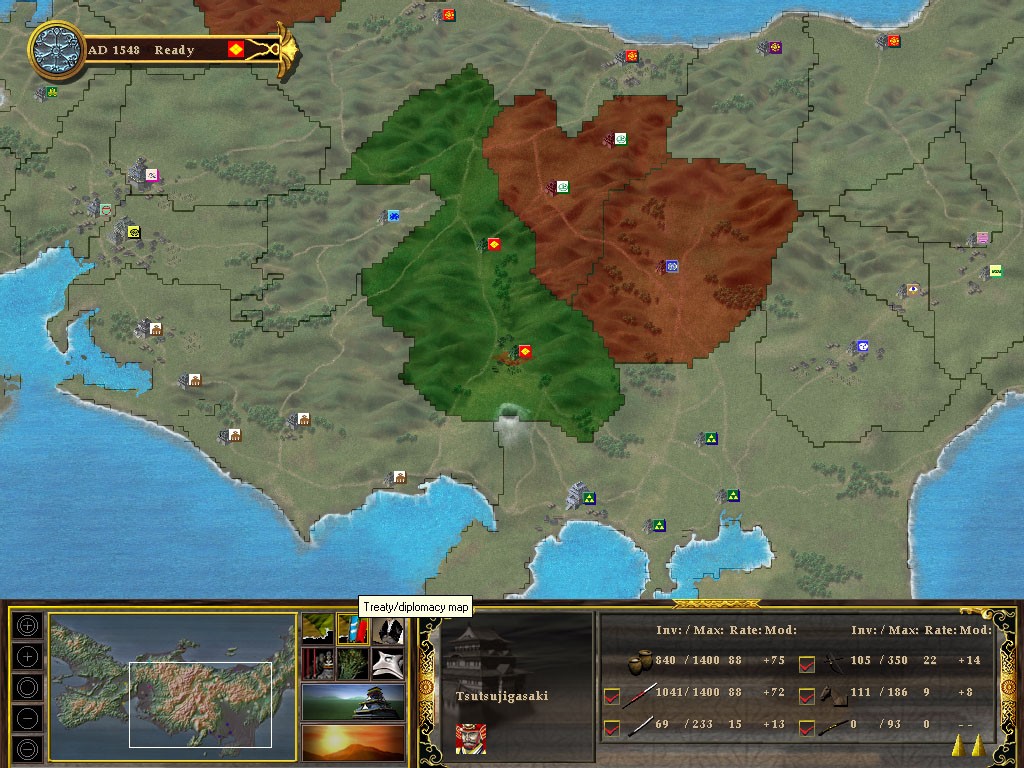Viewport: 1024px width, 768px height.
Task: Select the red clan emblem in status bar
Action: pyautogui.click(x=236, y=49)
